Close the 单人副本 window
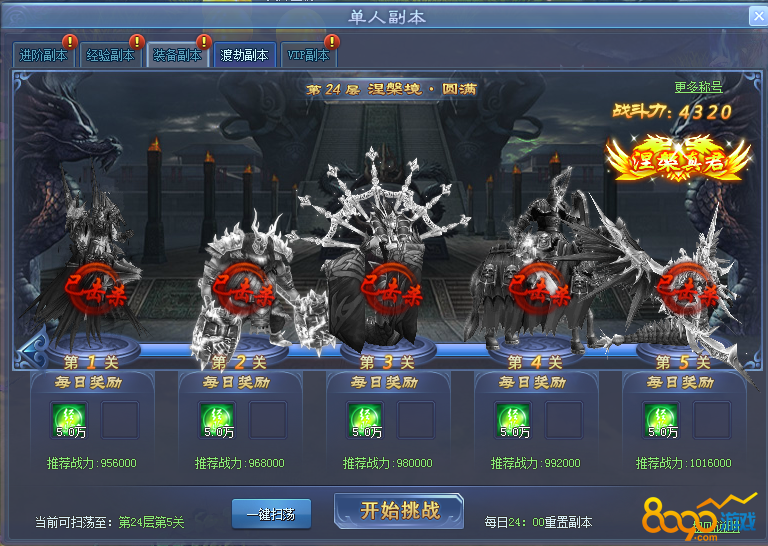 click(x=757, y=17)
